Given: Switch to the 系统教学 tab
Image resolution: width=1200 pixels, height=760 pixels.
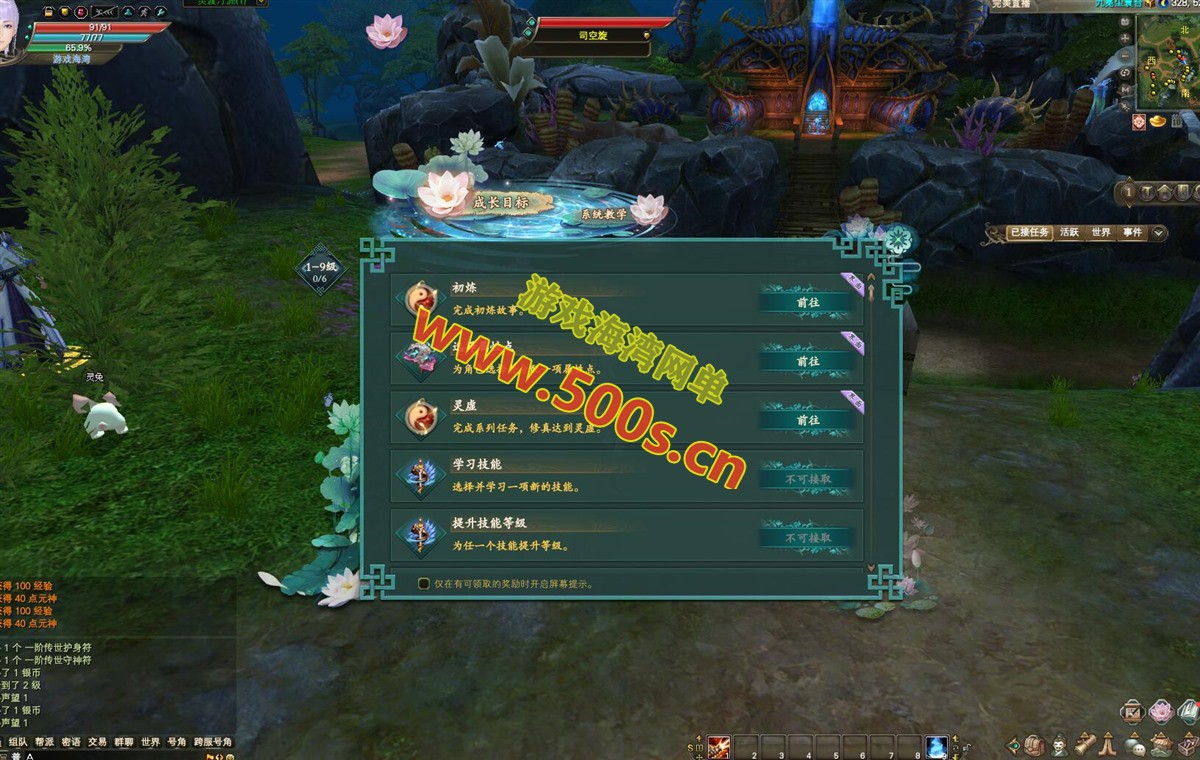Looking at the screenshot, I should click(x=604, y=214).
